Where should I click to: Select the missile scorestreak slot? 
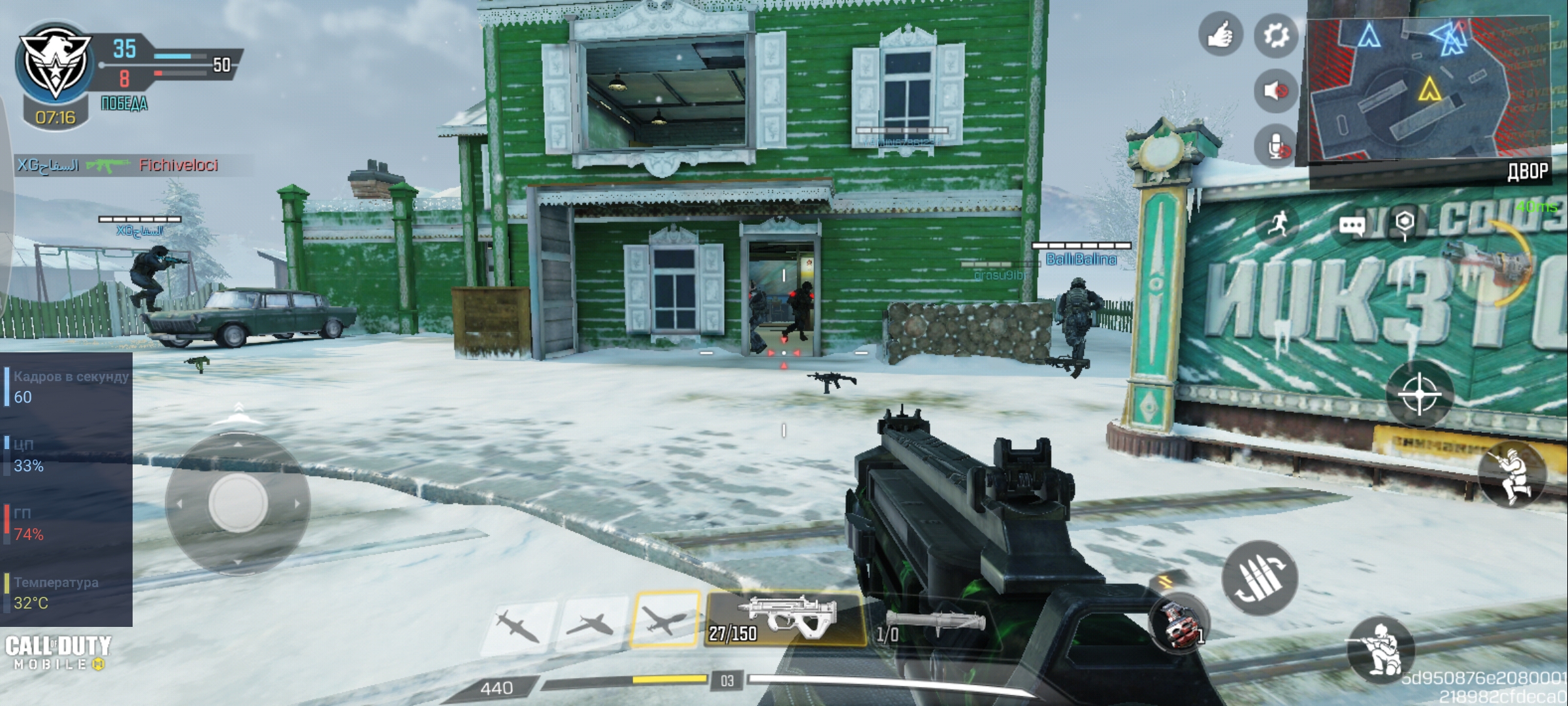click(x=519, y=624)
